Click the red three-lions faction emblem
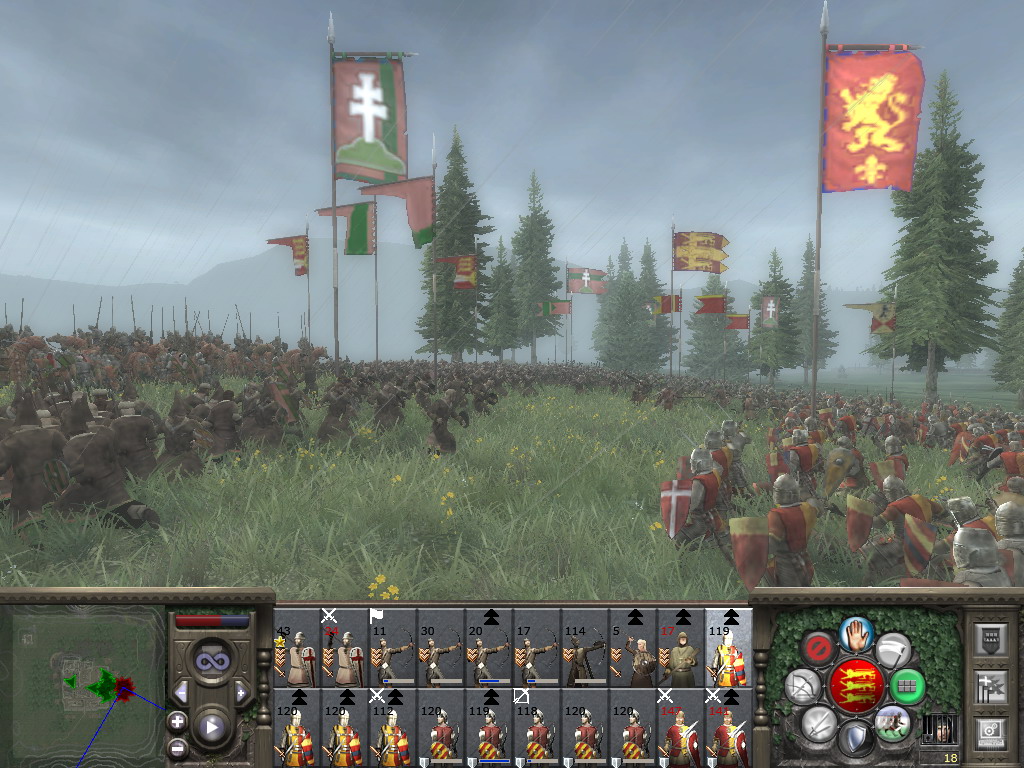The image size is (1024, 768). [857, 685]
